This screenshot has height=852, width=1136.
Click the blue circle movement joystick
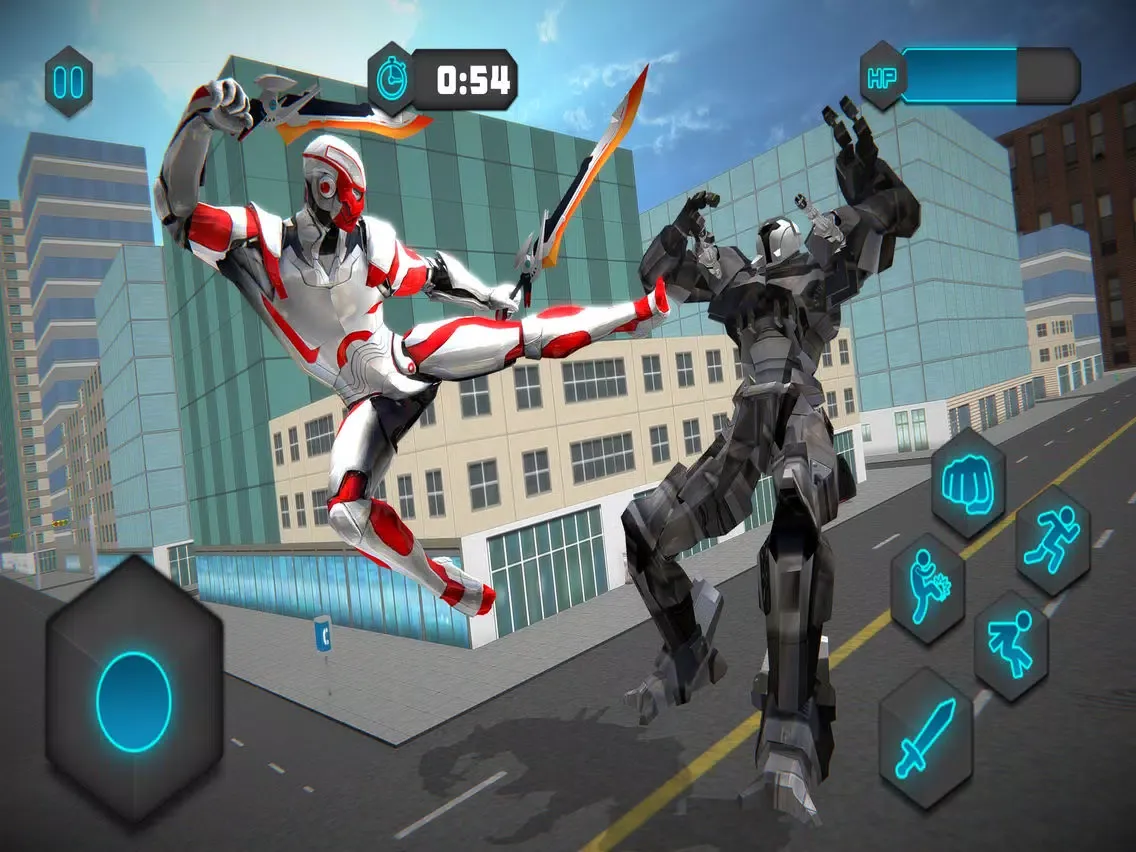click(x=134, y=701)
